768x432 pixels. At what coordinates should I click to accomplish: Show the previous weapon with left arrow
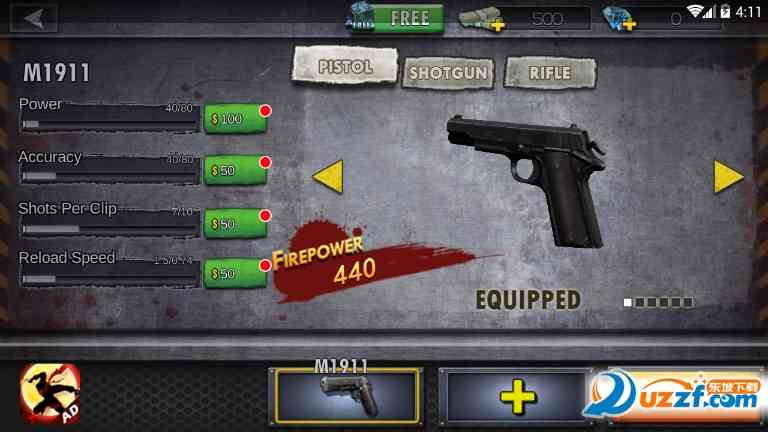[328, 176]
